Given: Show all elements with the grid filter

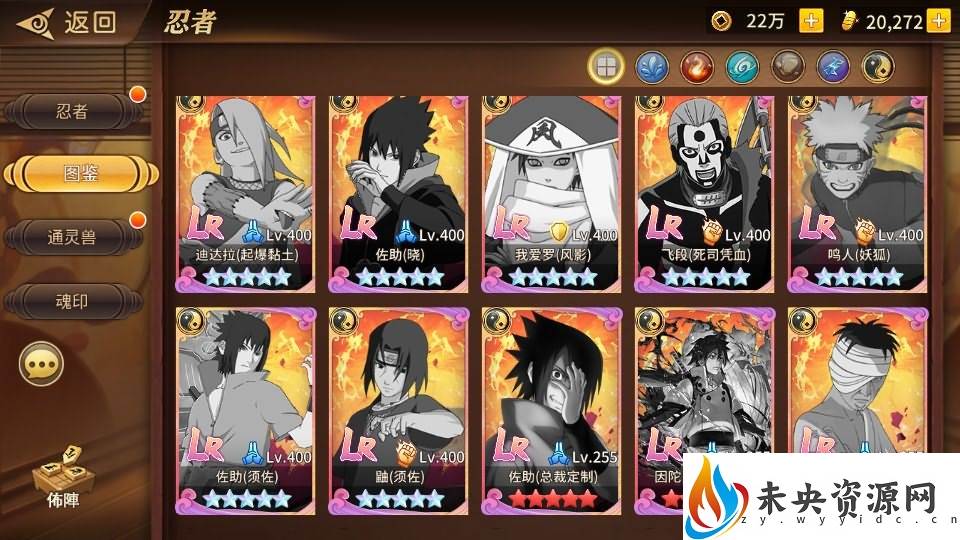Looking at the screenshot, I should click(x=605, y=67).
